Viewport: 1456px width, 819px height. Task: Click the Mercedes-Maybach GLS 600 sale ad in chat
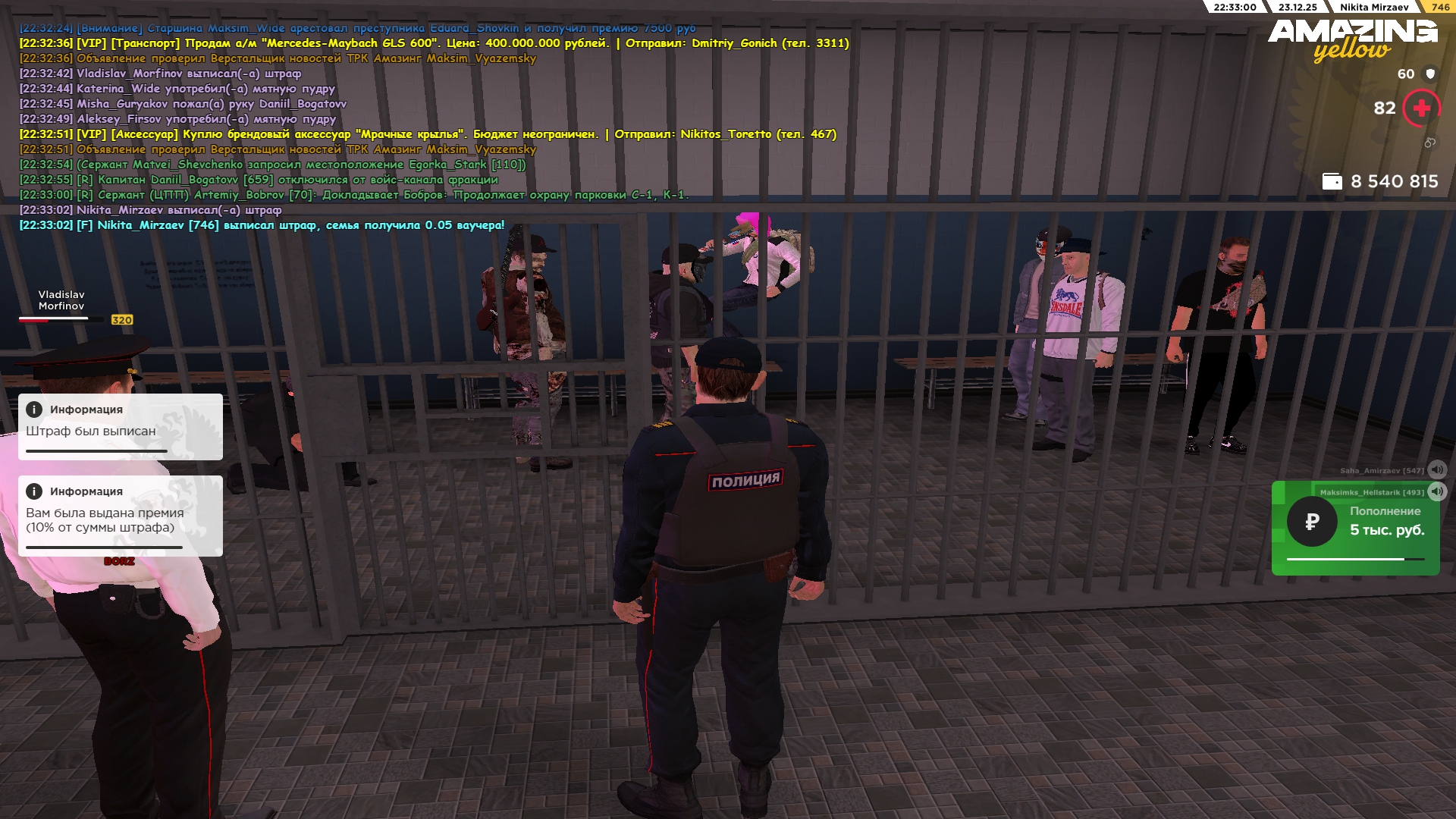(434, 43)
